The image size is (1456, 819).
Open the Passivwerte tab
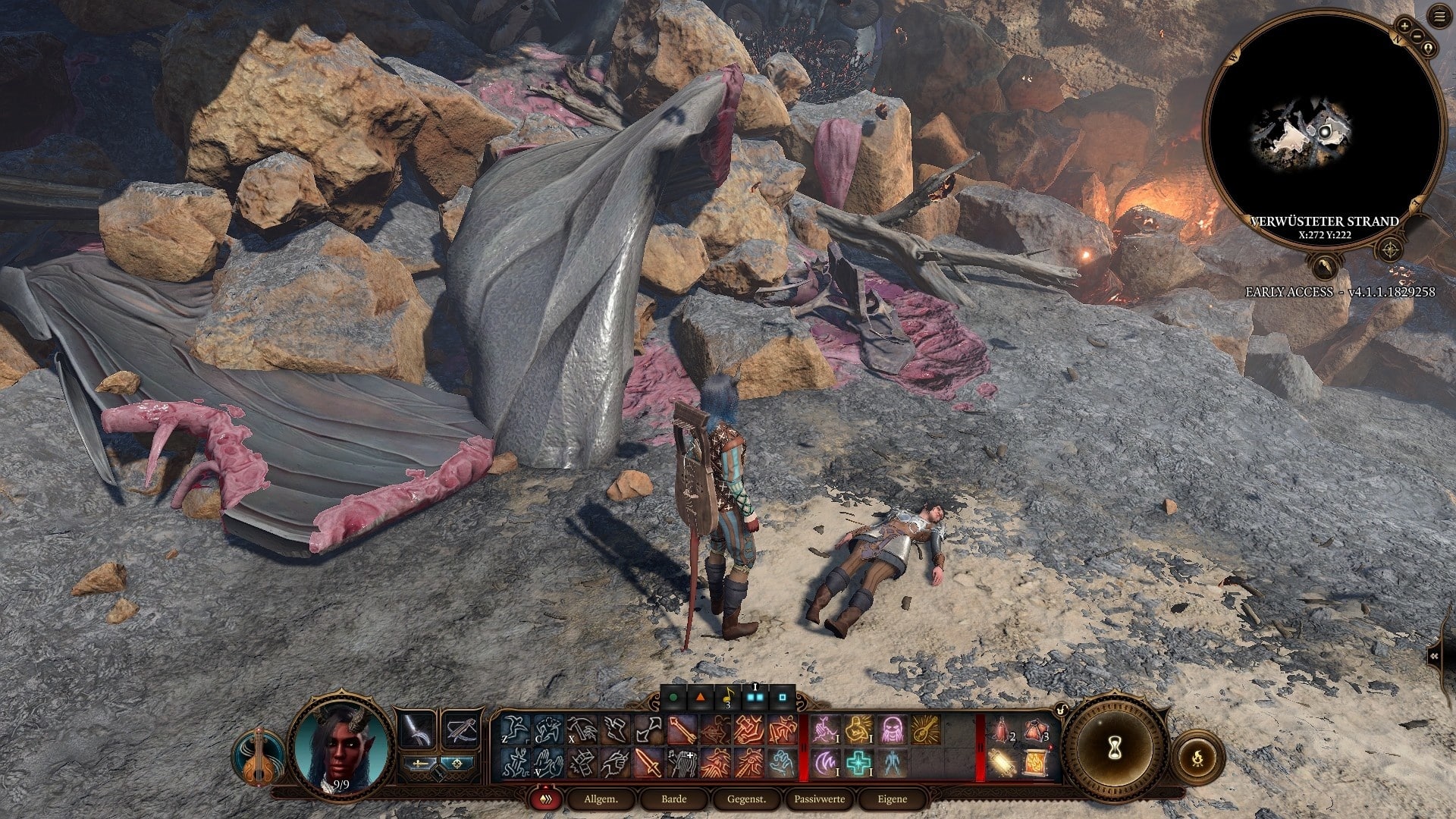[819, 799]
